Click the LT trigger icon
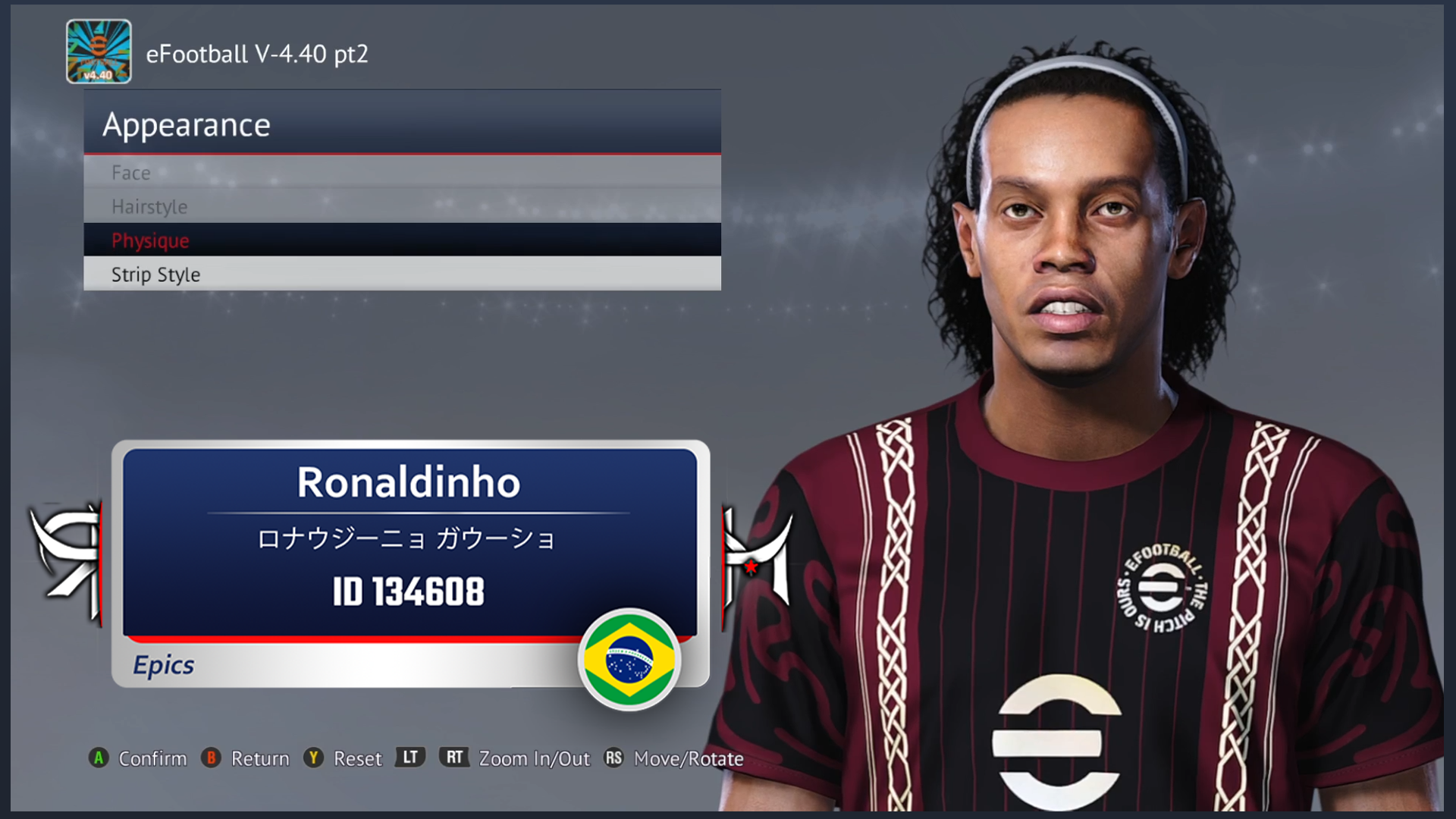1456x819 pixels. (409, 758)
